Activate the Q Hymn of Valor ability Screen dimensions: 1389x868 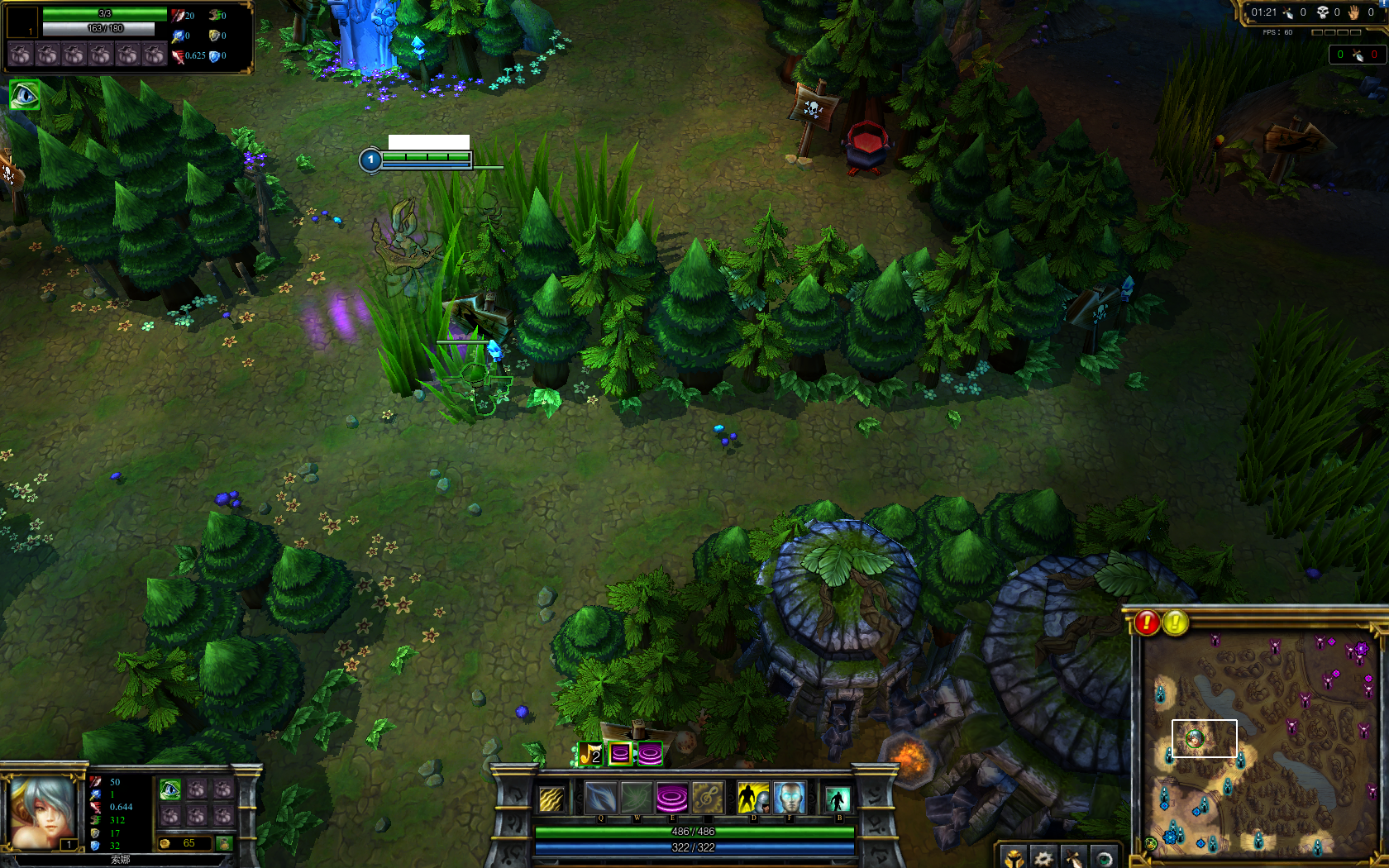[x=600, y=799]
